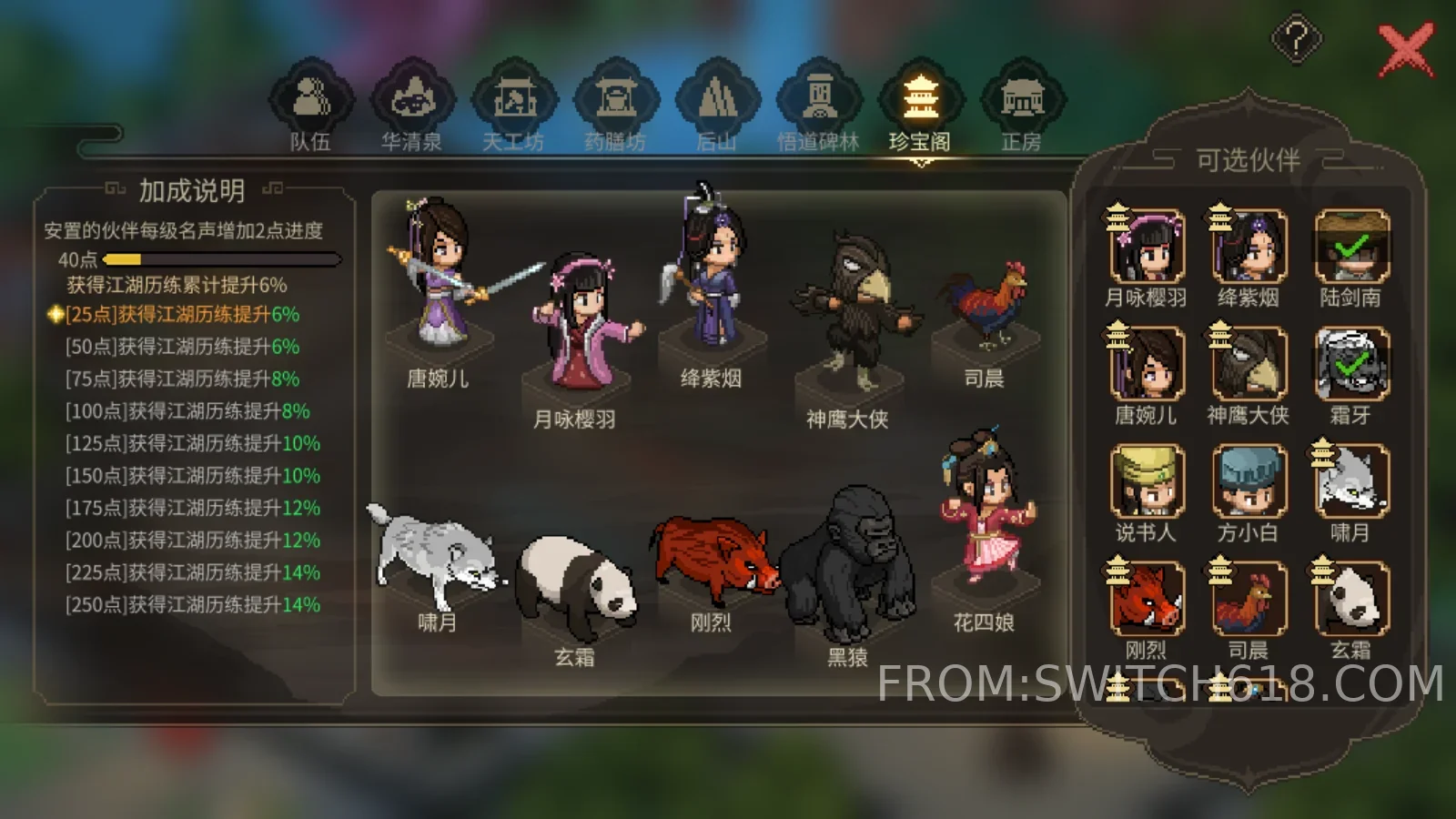Select the 队伍 team icon
The image size is (1456, 819).
(309, 100)
